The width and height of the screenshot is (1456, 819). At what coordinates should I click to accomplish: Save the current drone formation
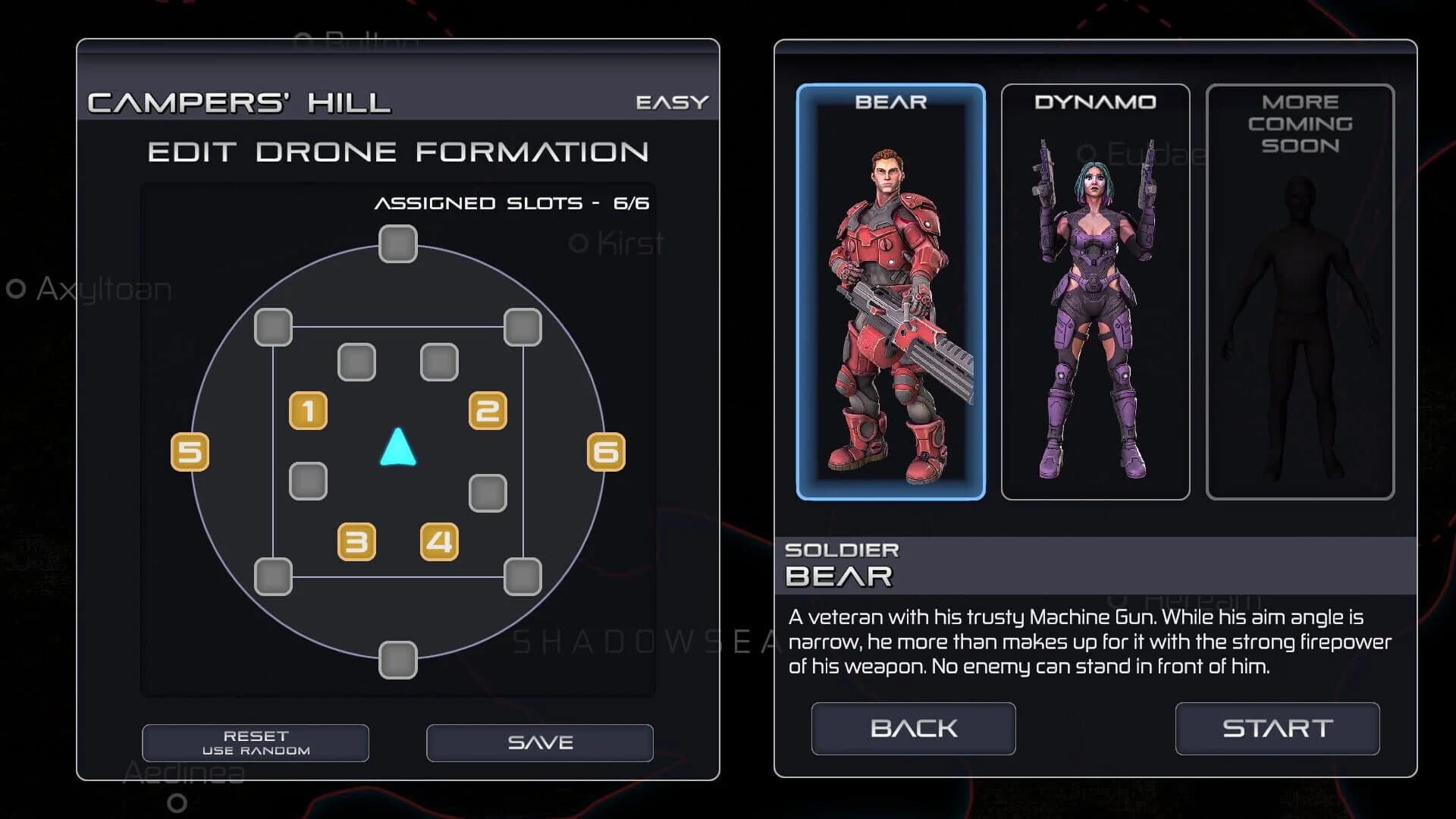(539, 742)
